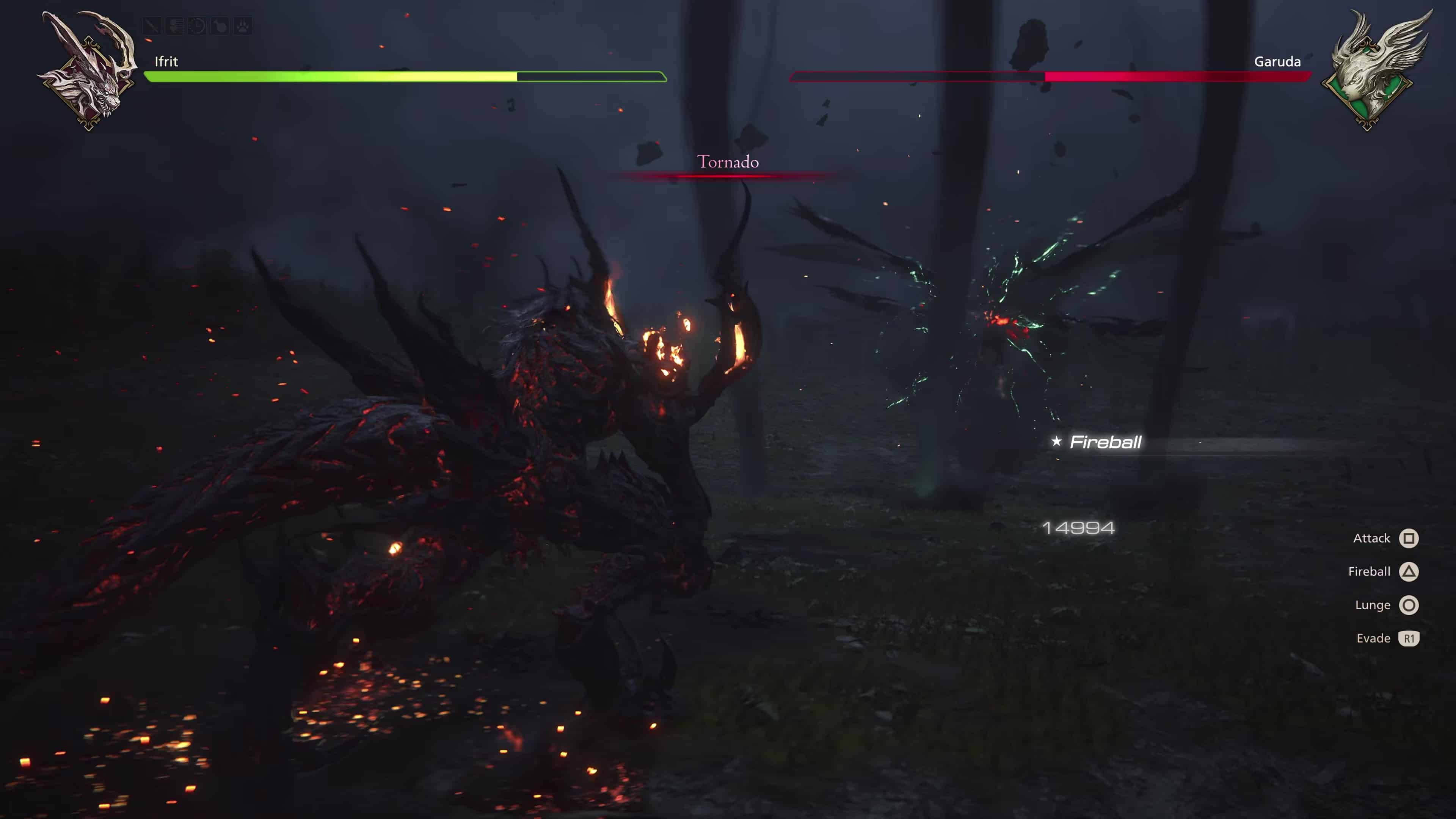Choose the Lunge command label
1456x819 pixels.
coord(1372,605)
